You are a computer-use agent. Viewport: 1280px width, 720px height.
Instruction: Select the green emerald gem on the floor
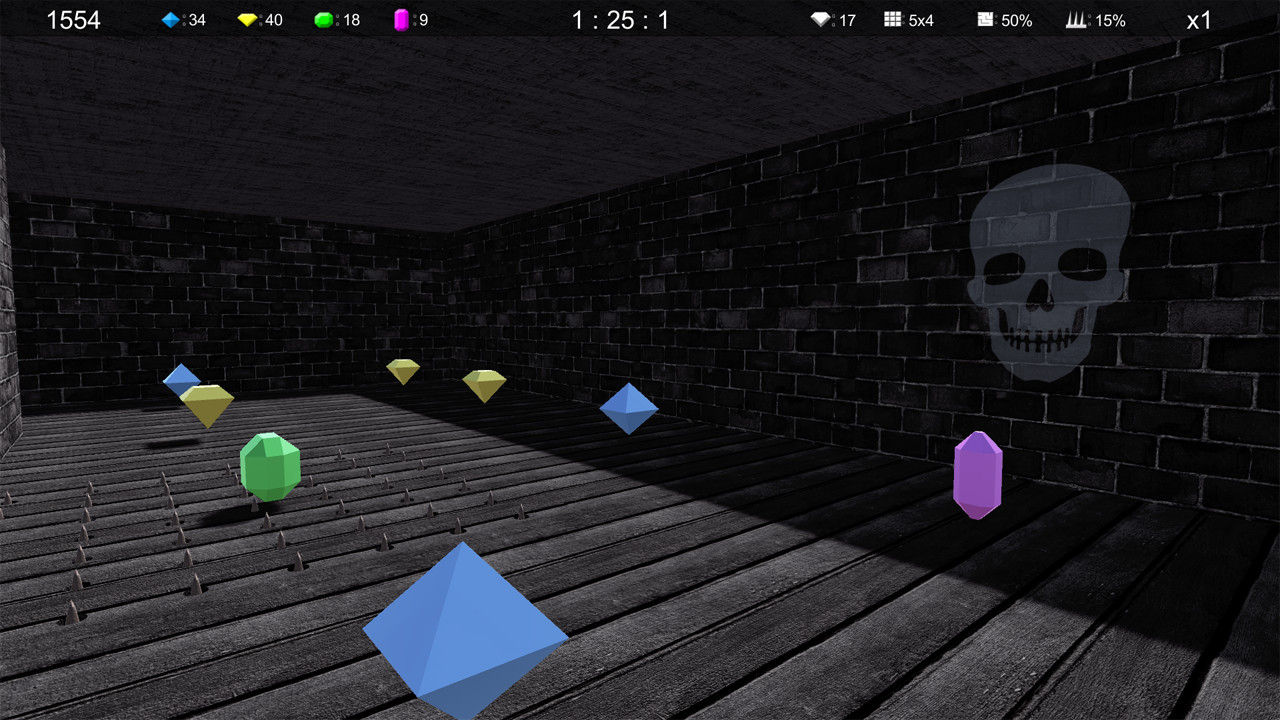point(270,465)
